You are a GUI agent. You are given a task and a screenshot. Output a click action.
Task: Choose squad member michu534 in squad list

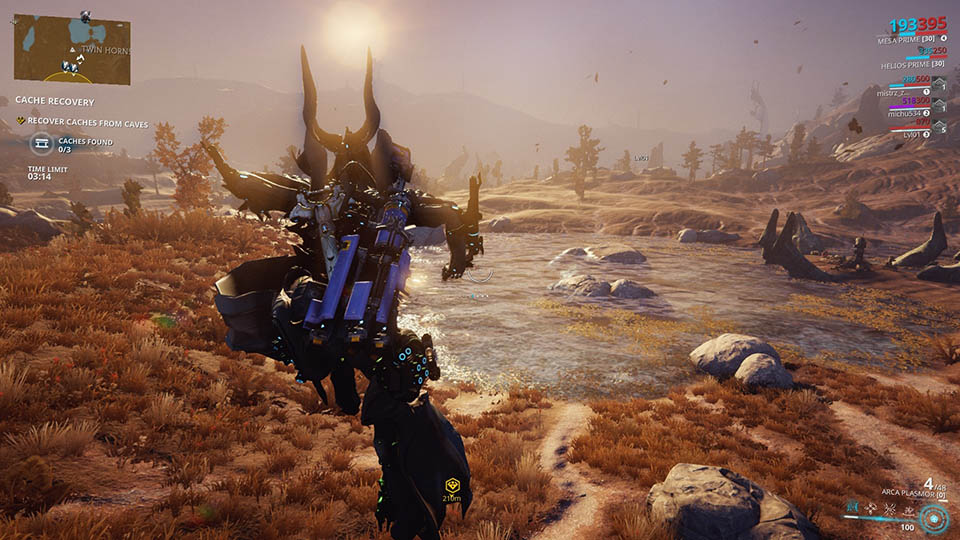[902, 113]
